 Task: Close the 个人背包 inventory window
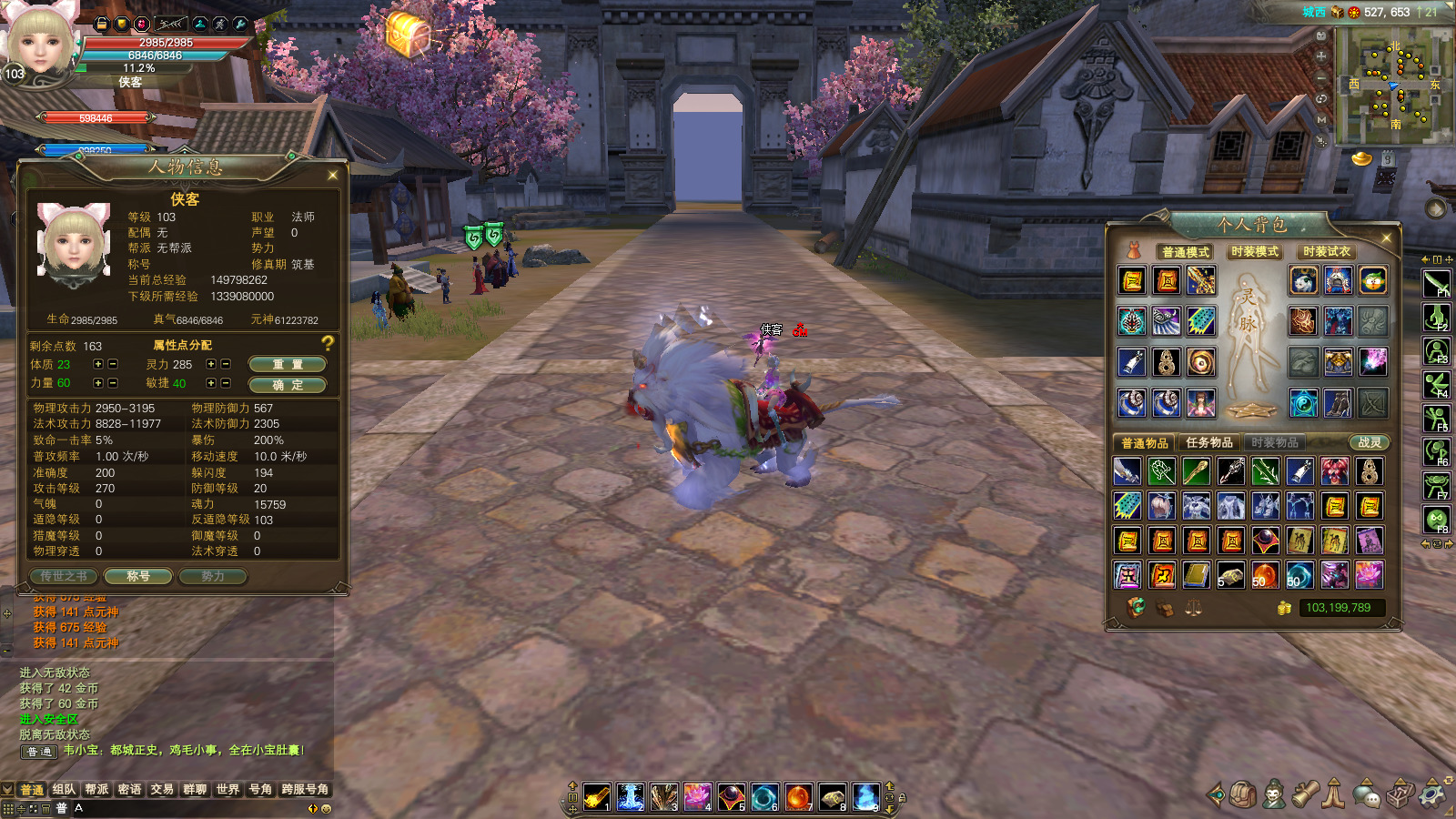(1386, 238)
